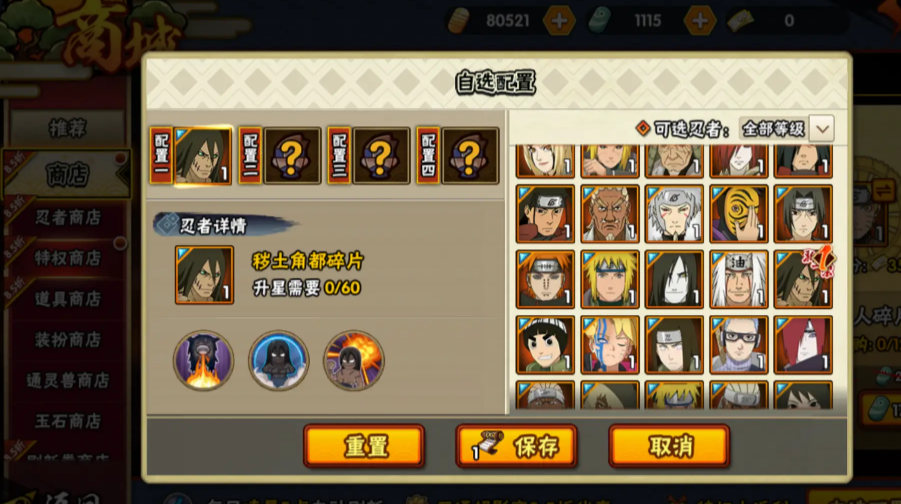Screen dimensions: 901x504
Task: Click the 重置 reset button
Action: tap(364, 445)
